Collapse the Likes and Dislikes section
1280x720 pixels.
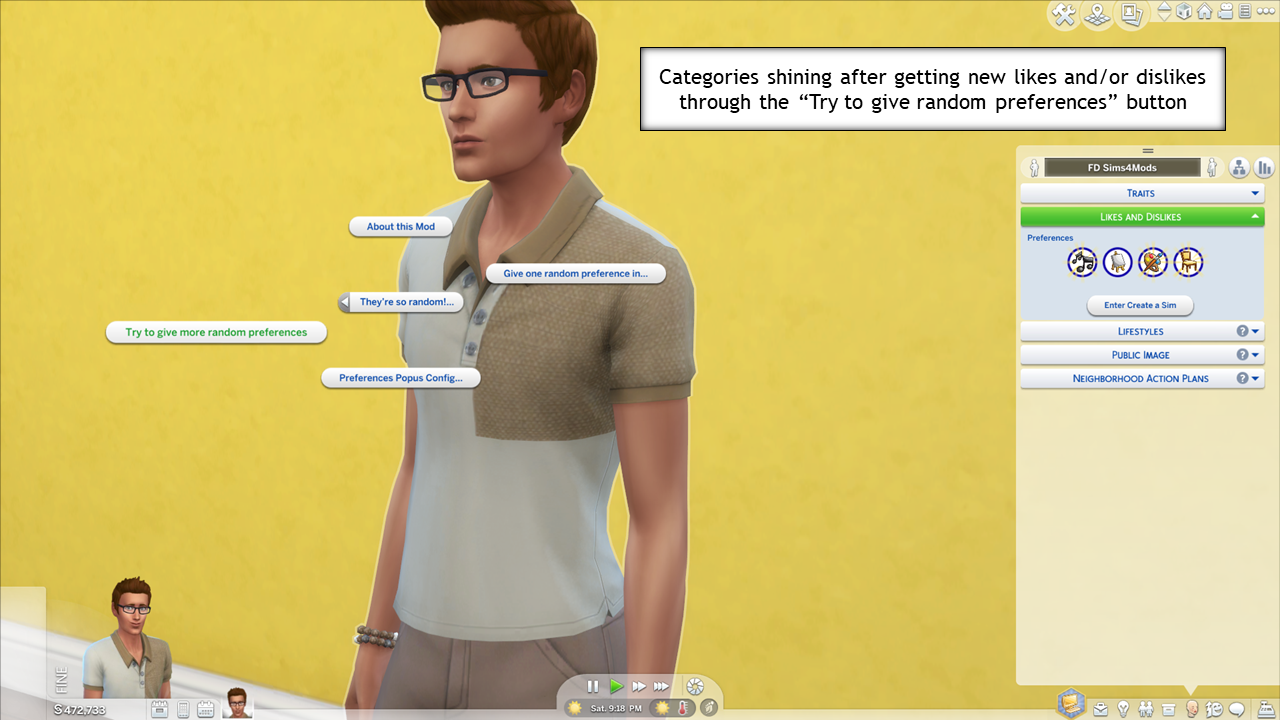(x=1141, y=216)
